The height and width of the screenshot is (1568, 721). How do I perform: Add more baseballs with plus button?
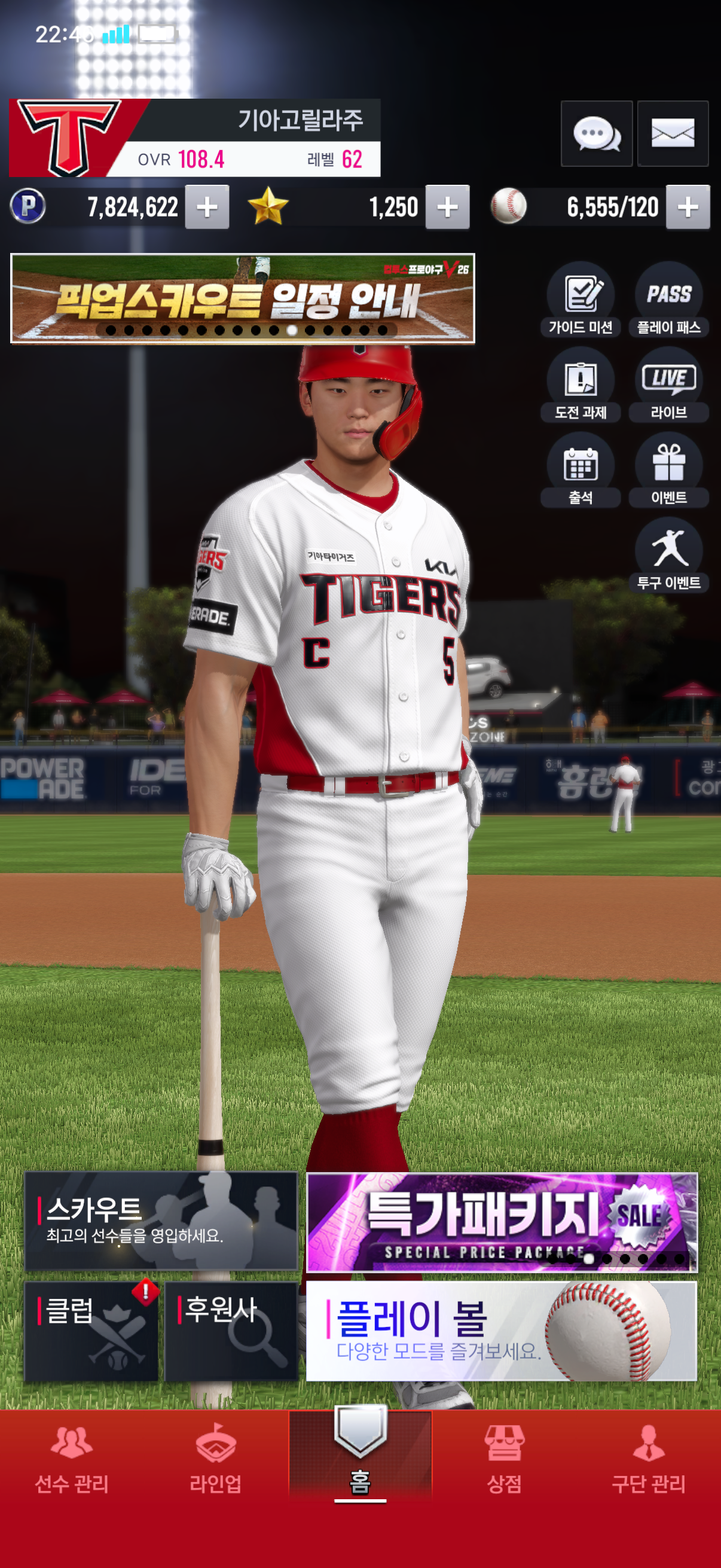pyautogui.click(x=688, y=207)
